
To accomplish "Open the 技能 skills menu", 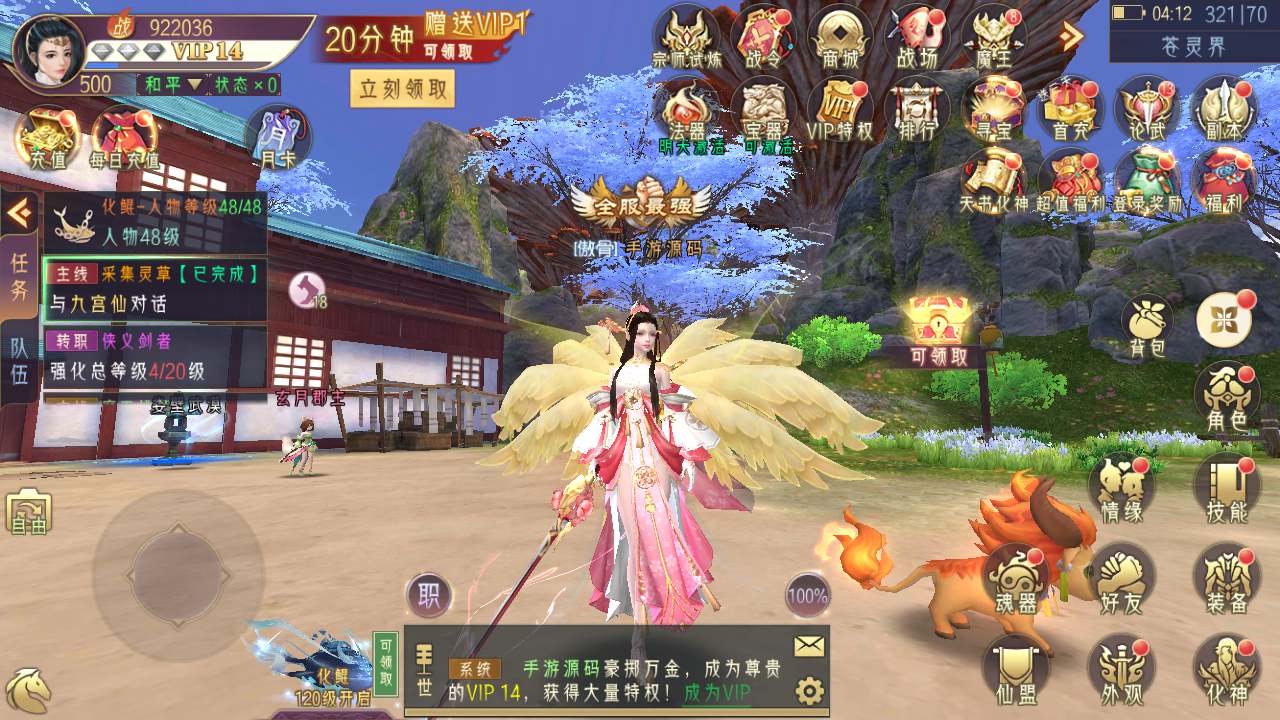I will point(1226,488).
